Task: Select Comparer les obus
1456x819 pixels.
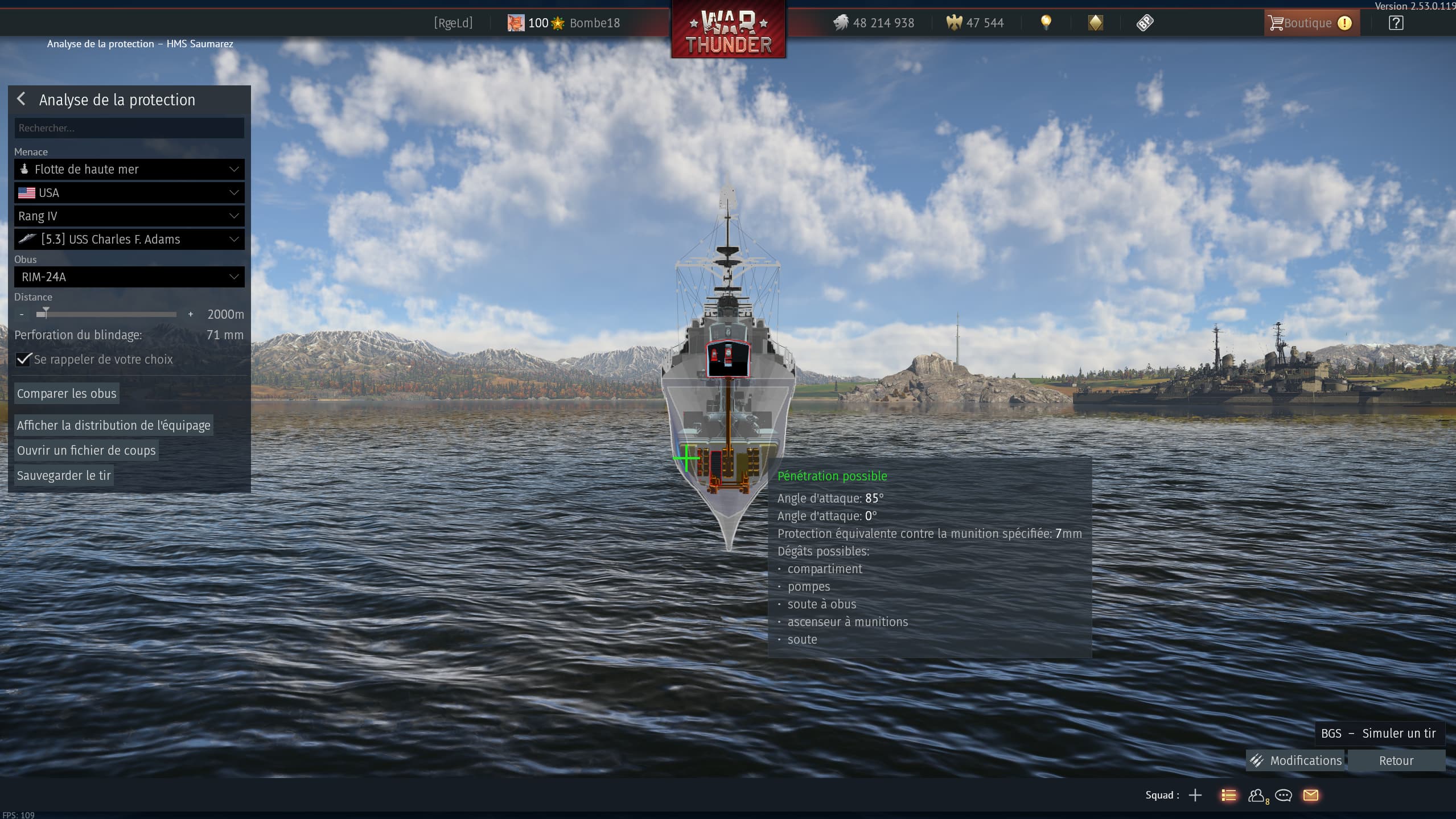Action: [x=67, y=393]
